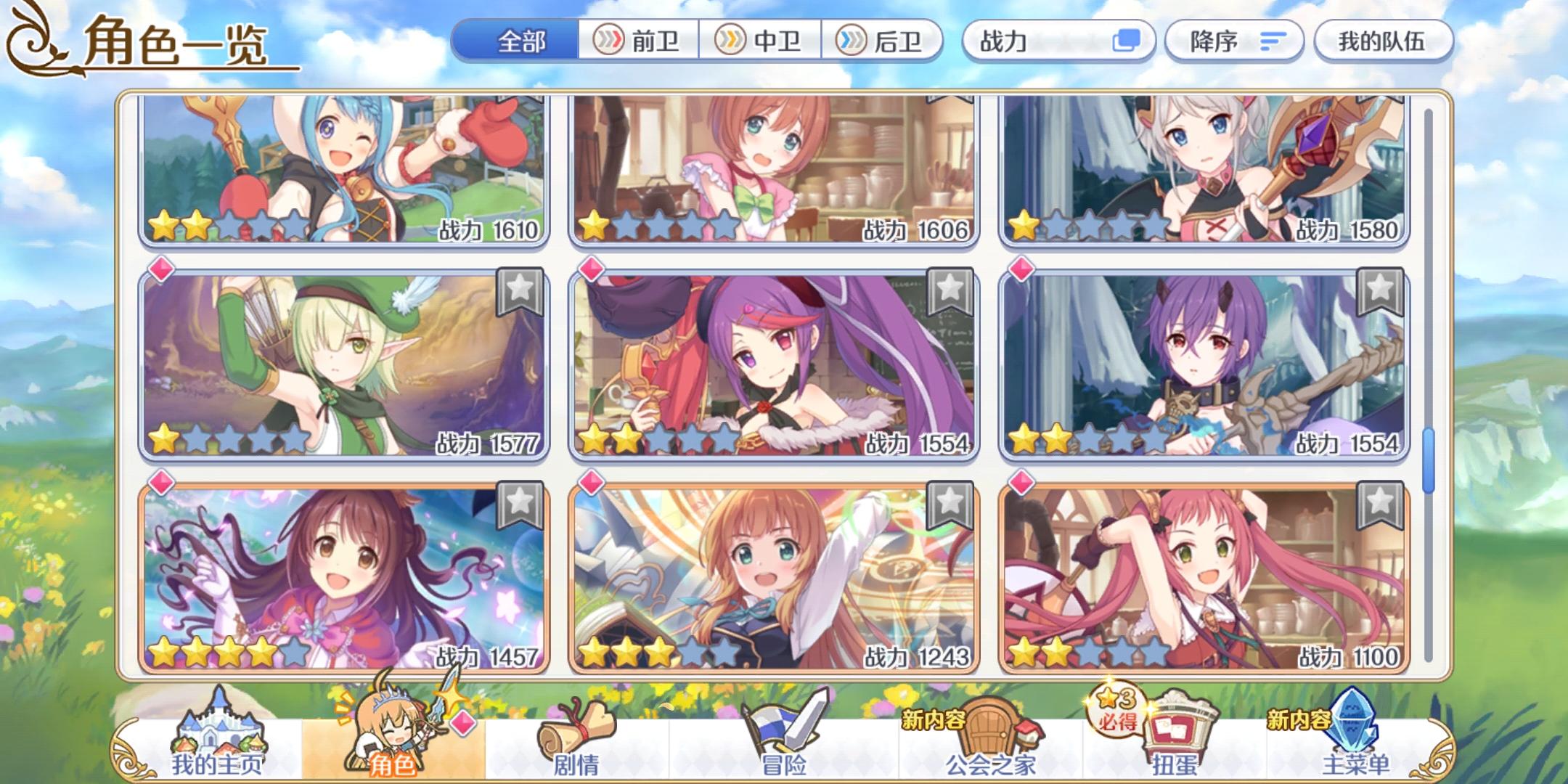Open the sort duplicate toggle next to 战力
The height and width of the screenshot is (784, 1568).
[x=1127, y=41]
